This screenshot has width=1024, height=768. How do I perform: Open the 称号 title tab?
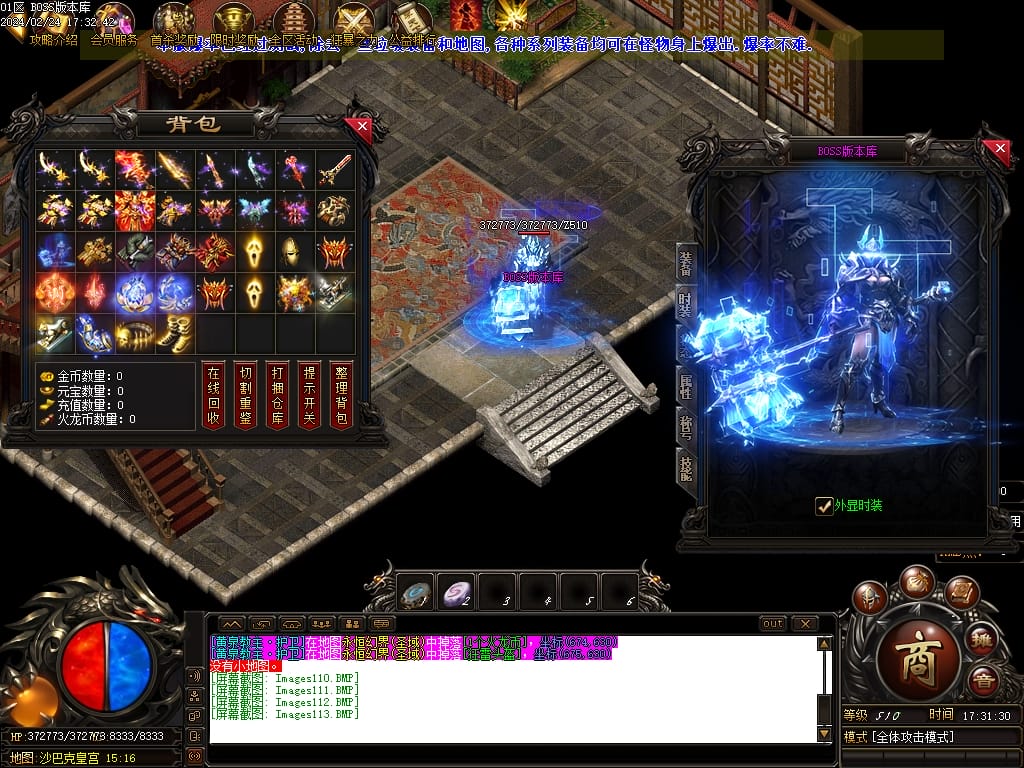click(x=686, y=427)
